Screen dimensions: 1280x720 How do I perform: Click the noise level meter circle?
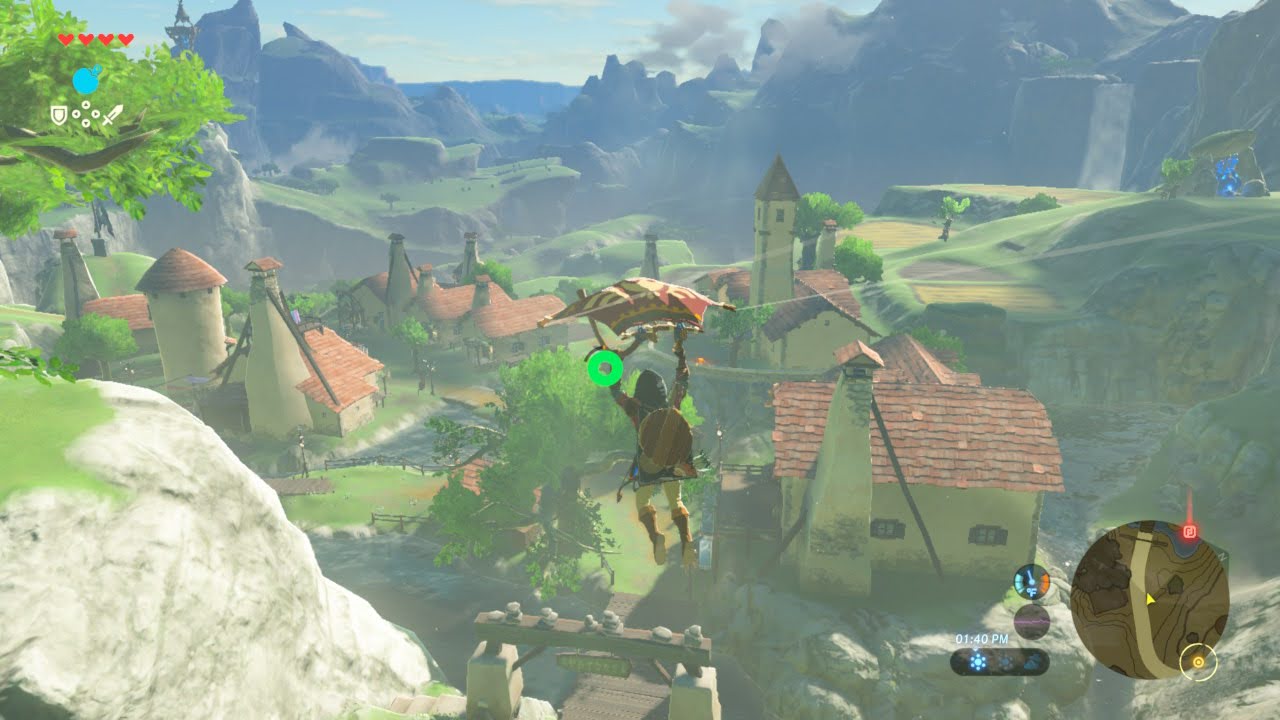tap(1030, 621)
